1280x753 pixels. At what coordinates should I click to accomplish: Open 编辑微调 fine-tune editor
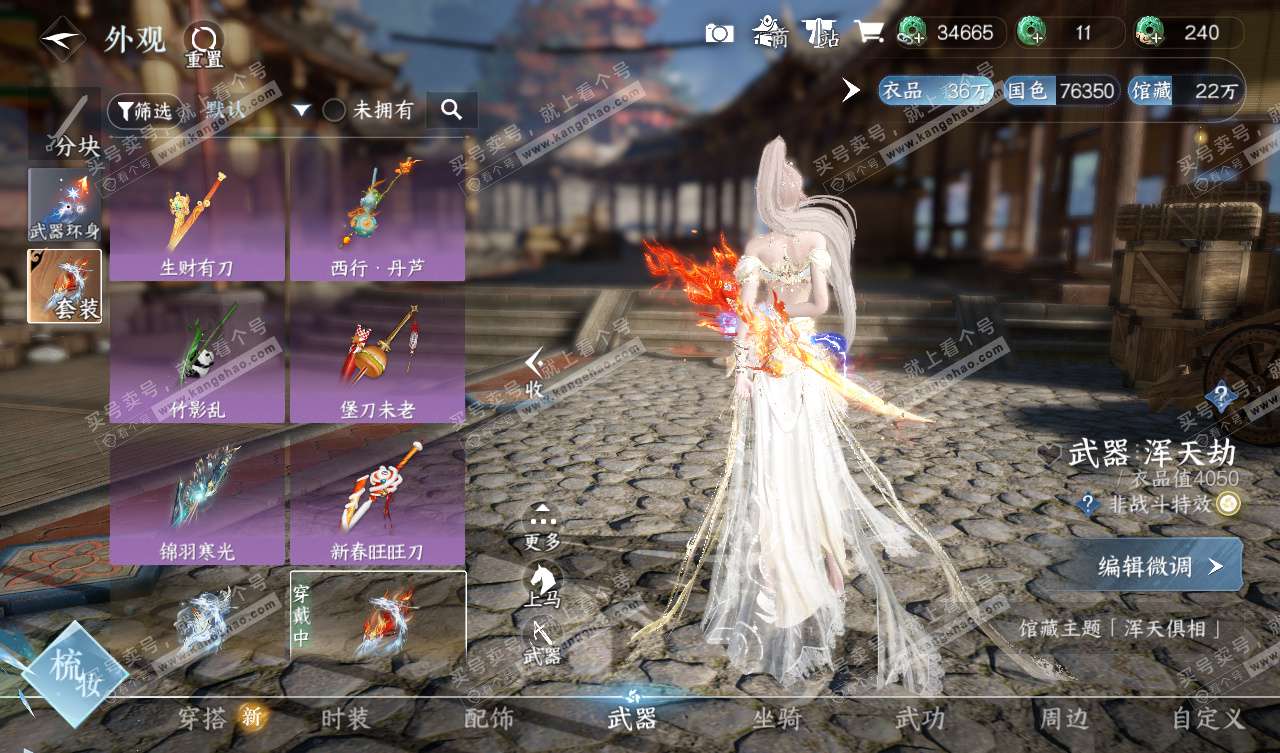(1159, 567)
